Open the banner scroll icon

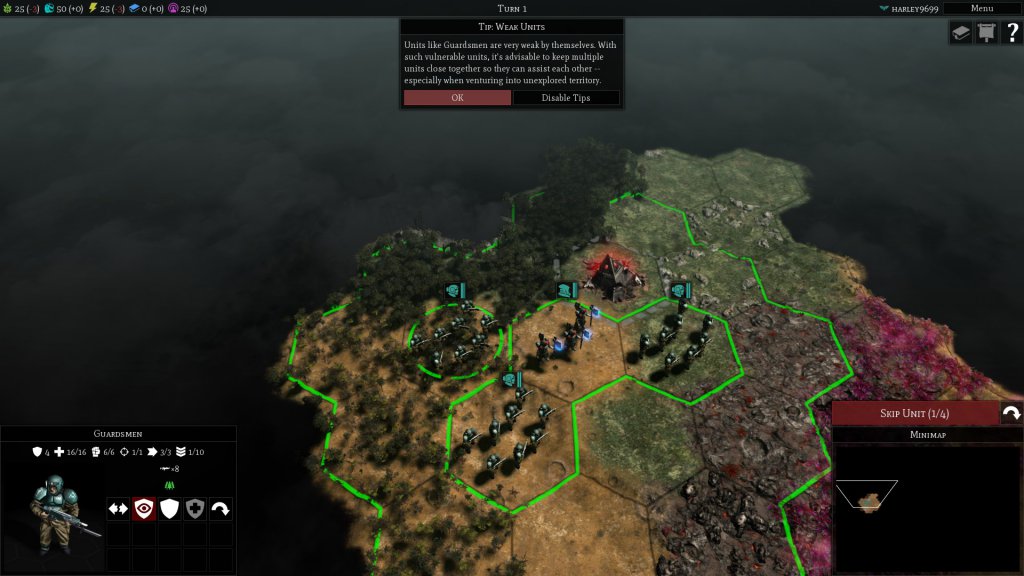pyautogui.click(x=985, y=33)
